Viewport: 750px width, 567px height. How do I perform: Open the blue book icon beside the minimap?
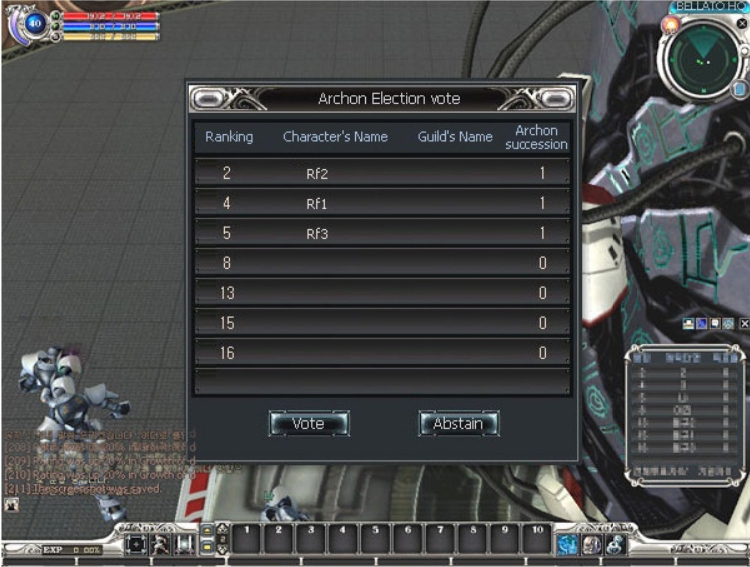738,90
